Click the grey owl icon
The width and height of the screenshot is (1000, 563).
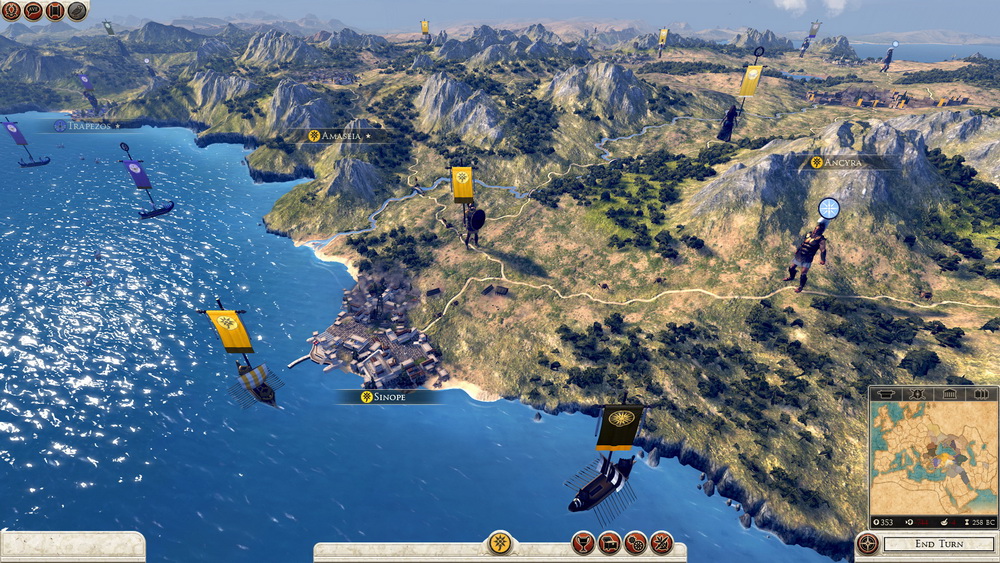[77, 11]
